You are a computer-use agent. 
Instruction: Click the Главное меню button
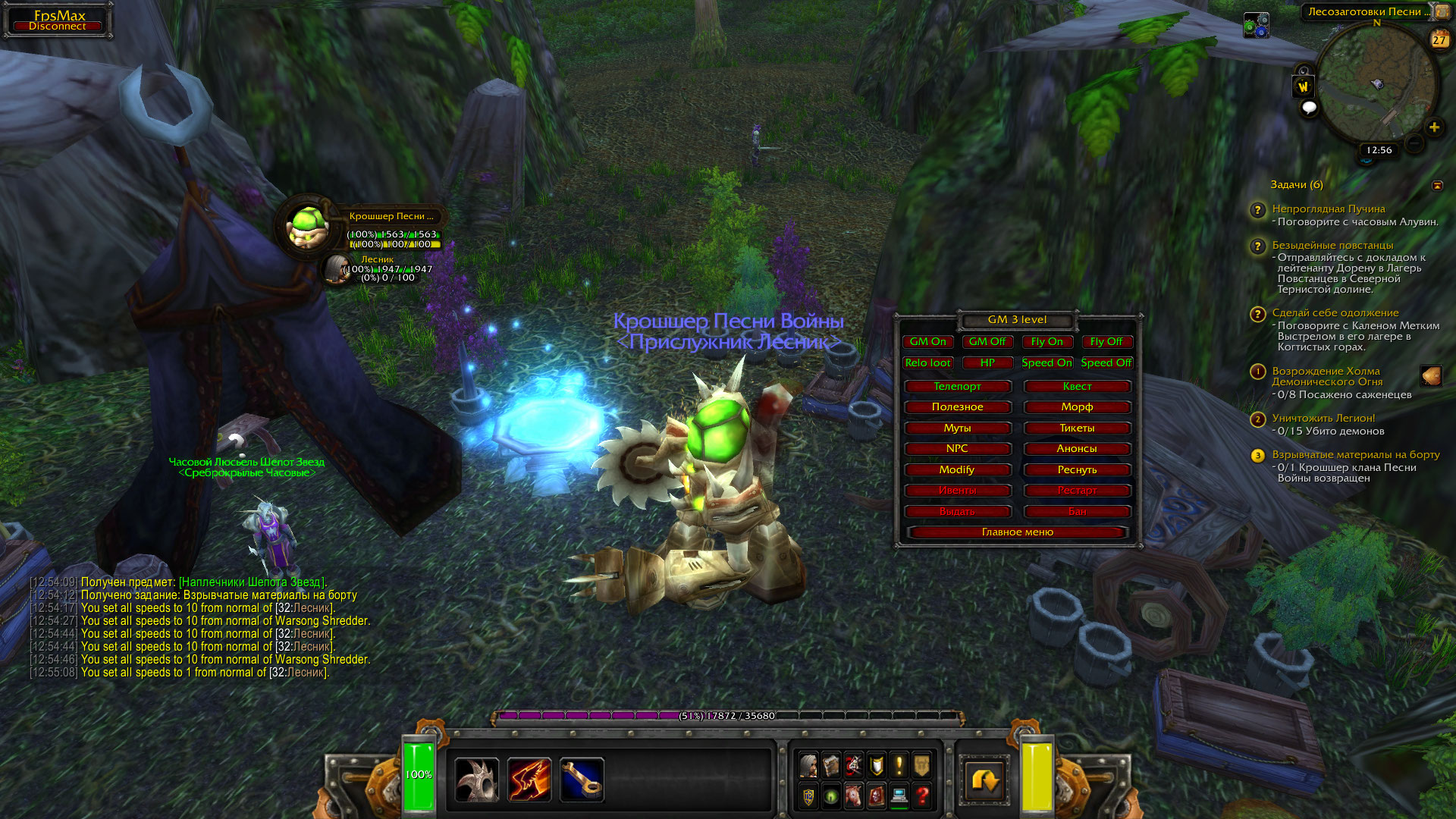point(1017,532)
